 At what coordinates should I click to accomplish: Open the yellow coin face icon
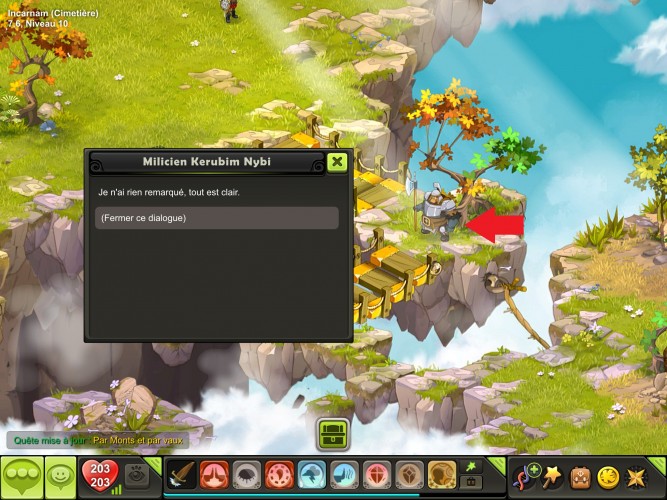607,475
